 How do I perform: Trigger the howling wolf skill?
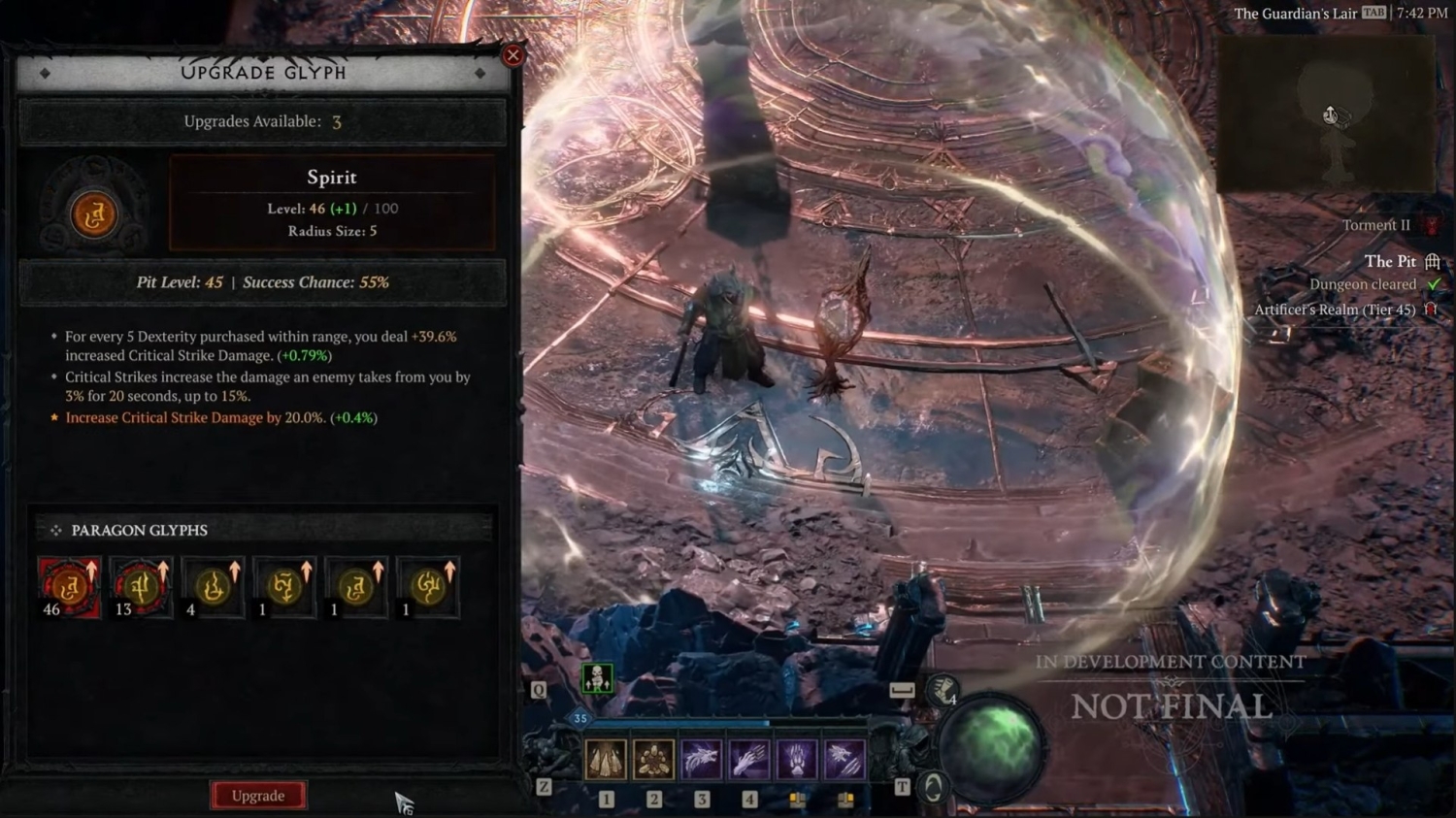[701, 759]
